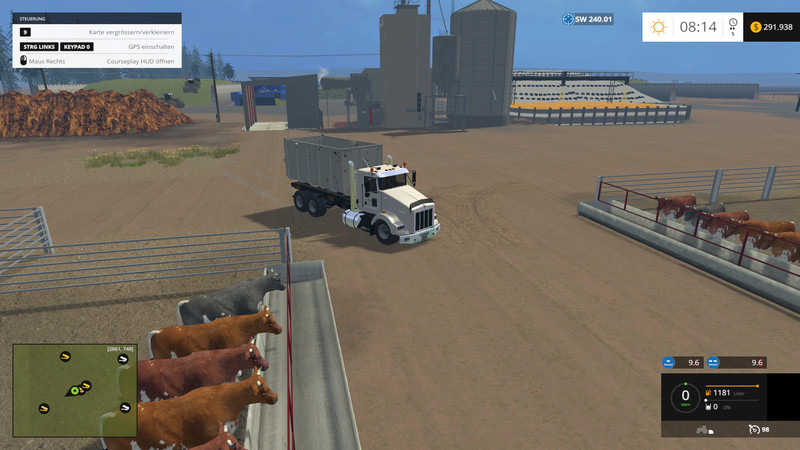This screenshot has width=800, height=450.
Task: Open the minimap in the corner
Action: 75,390
